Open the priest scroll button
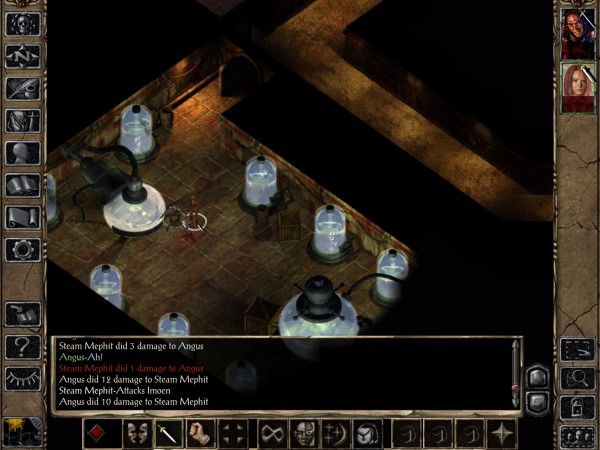Image resolution: width=600 pixels, height=450 pixels. point(23,217)
